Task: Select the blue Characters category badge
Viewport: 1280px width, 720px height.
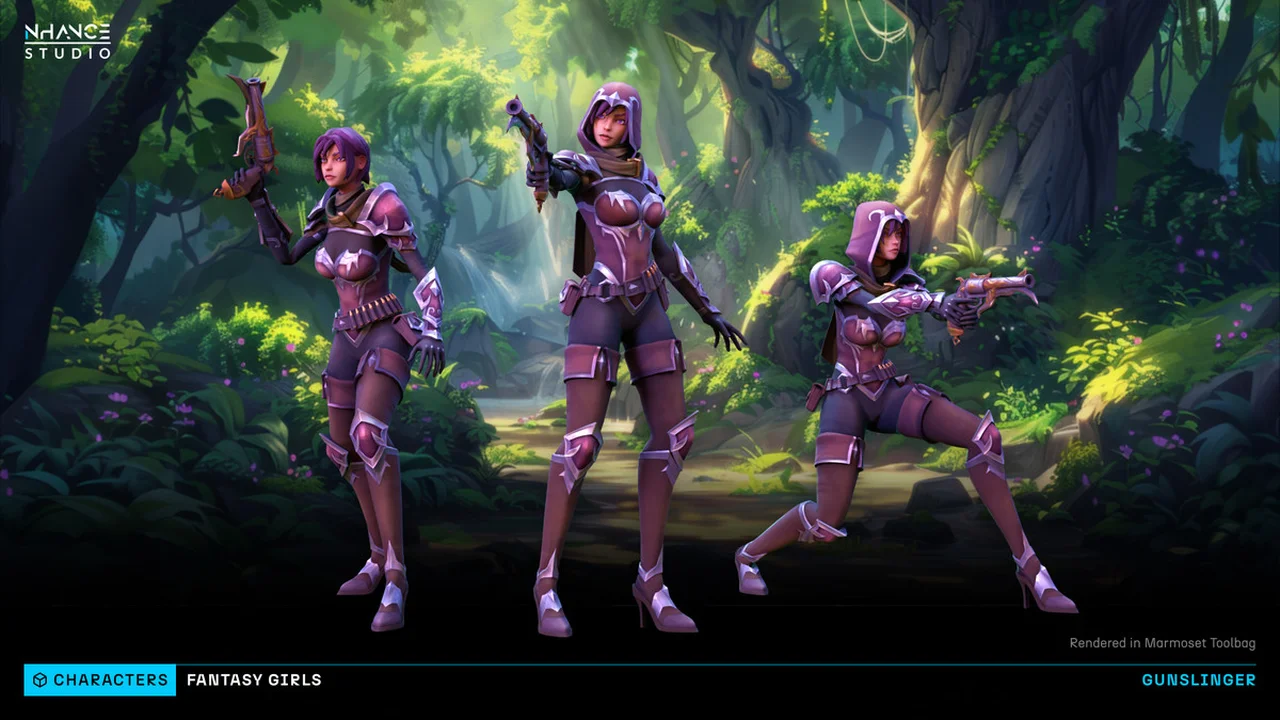Action: (100, 680)
